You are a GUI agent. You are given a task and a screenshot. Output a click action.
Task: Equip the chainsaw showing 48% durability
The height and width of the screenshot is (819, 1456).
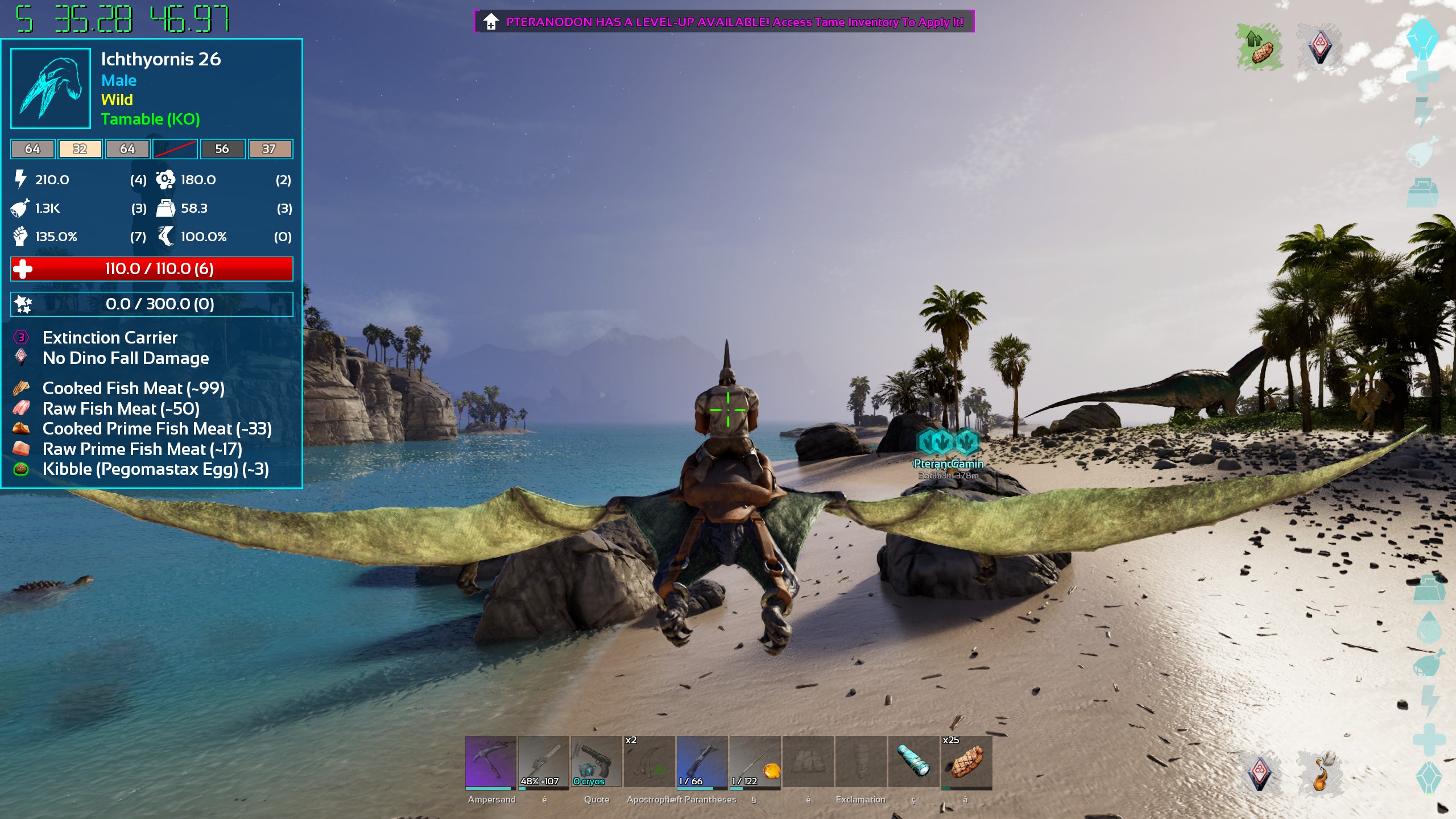point(543,762)
